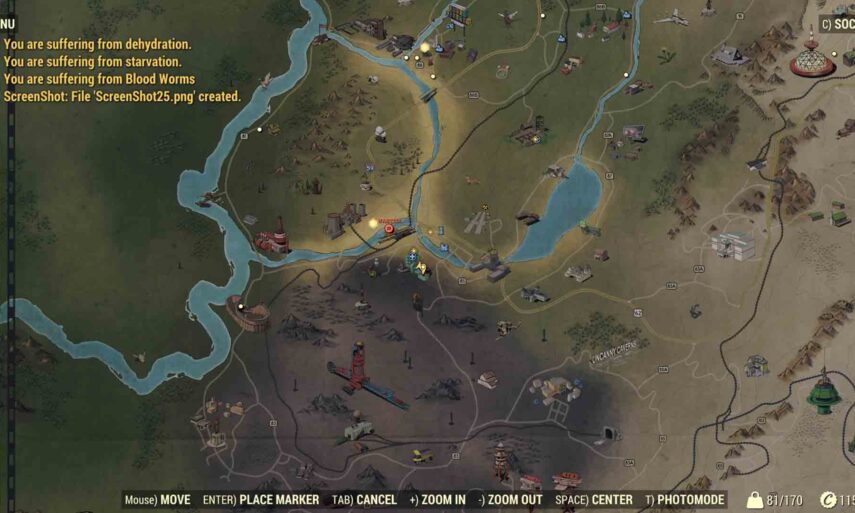Select the railway tunnel entrance marker
The width and height of the screenshot is (855, 513).
607,434
